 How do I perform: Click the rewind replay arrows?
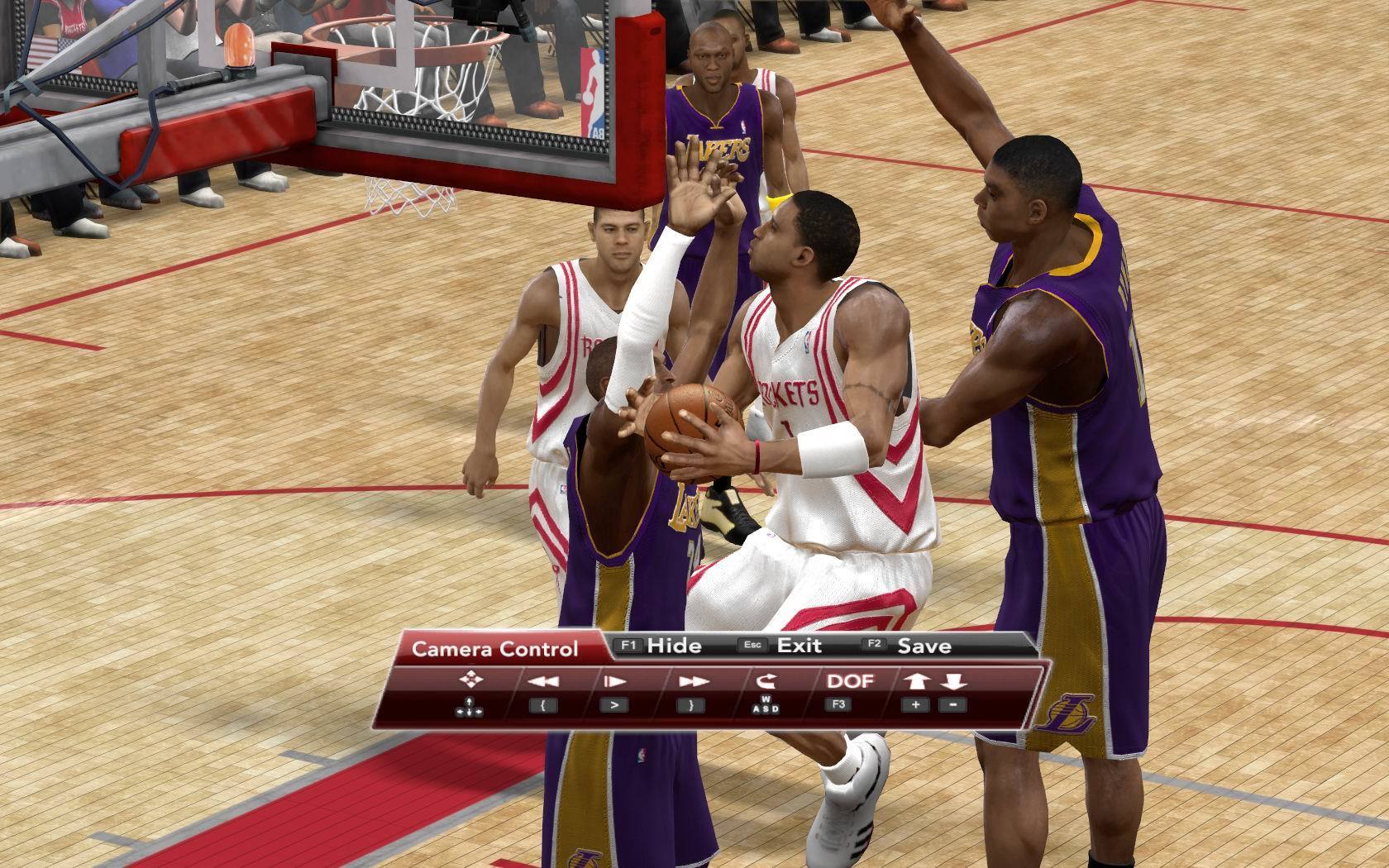pos(542,681)
